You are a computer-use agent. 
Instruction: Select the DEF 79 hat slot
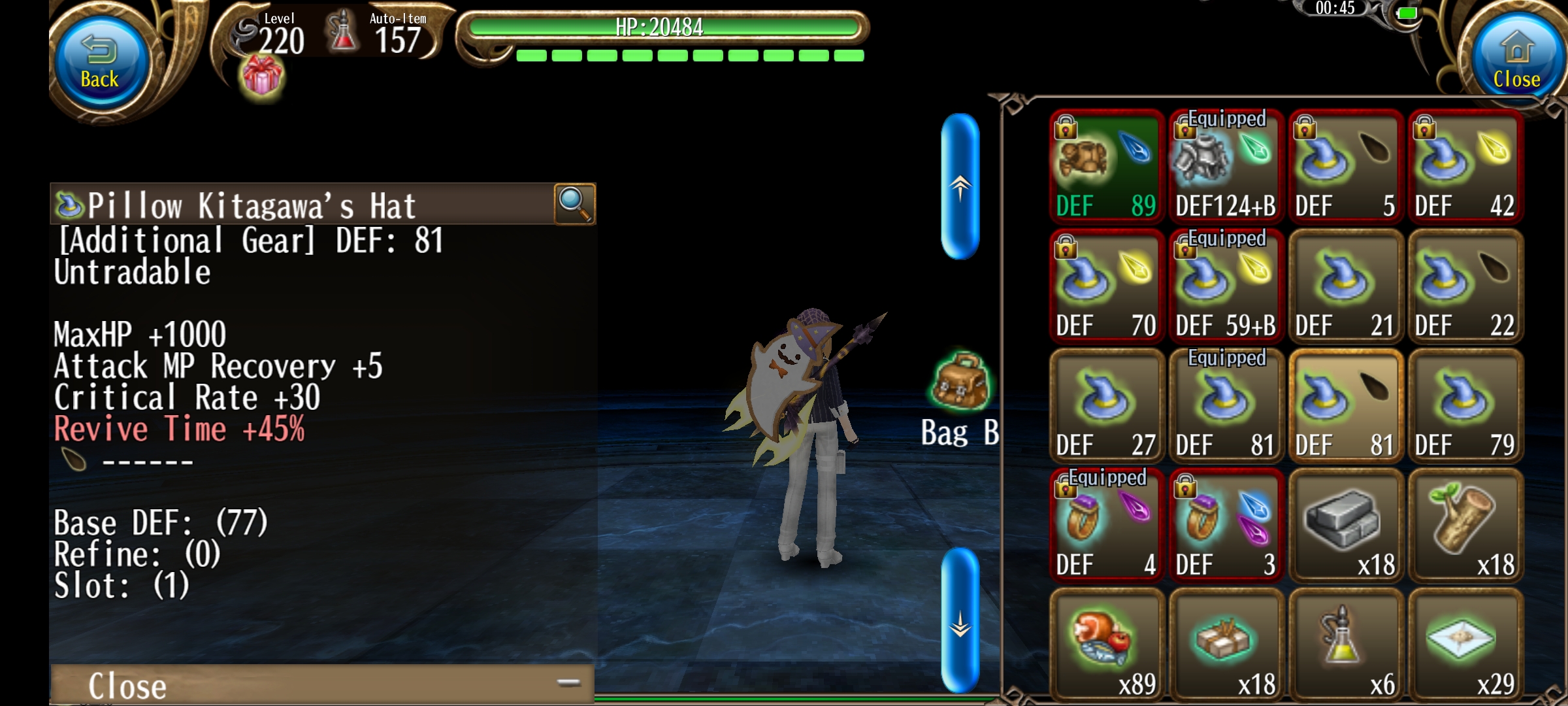click(1465, 405)
